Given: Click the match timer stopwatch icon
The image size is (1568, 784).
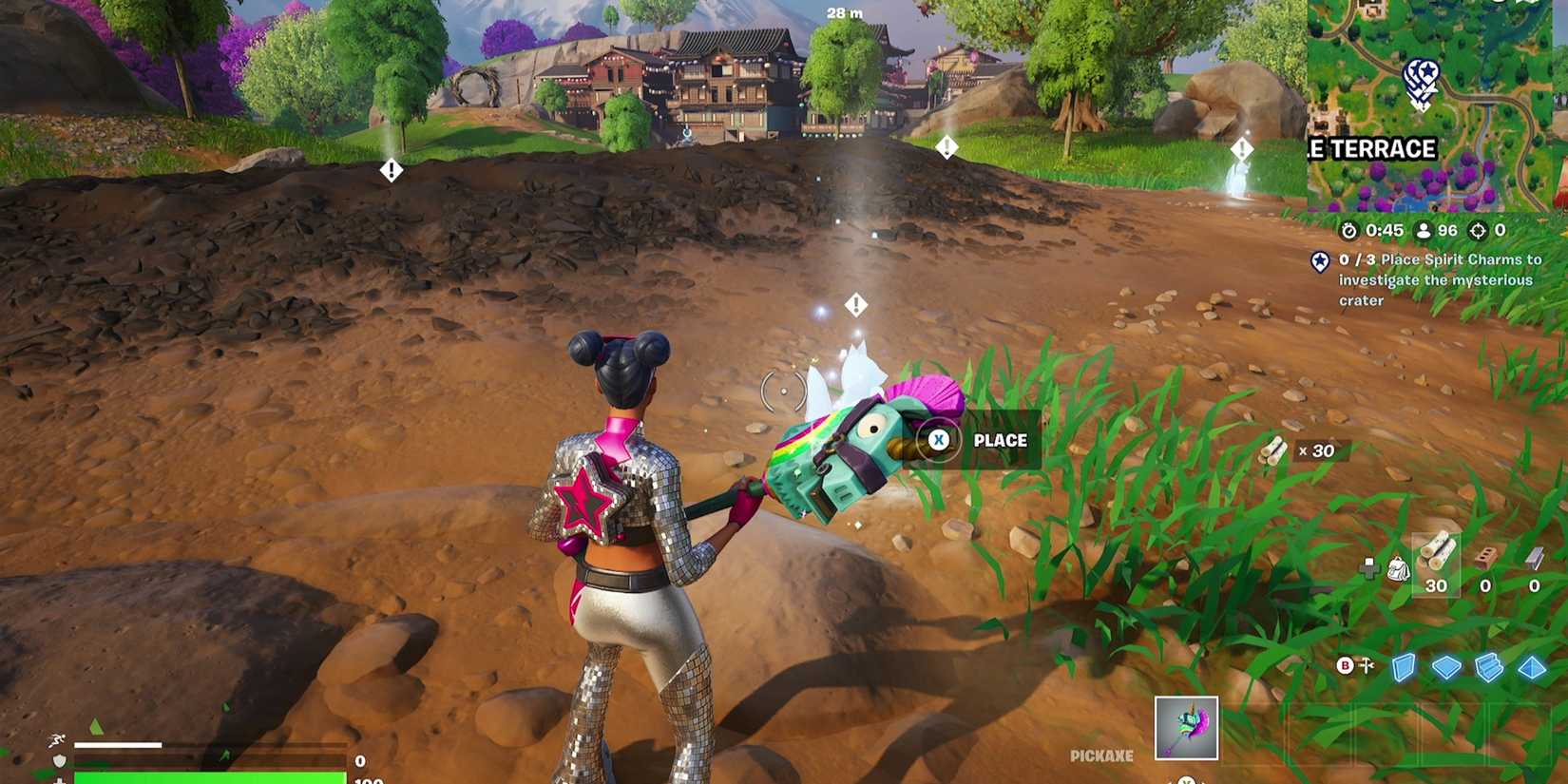Looking at the screenshot, I should pyautogui.click(x=1349, y=231).
